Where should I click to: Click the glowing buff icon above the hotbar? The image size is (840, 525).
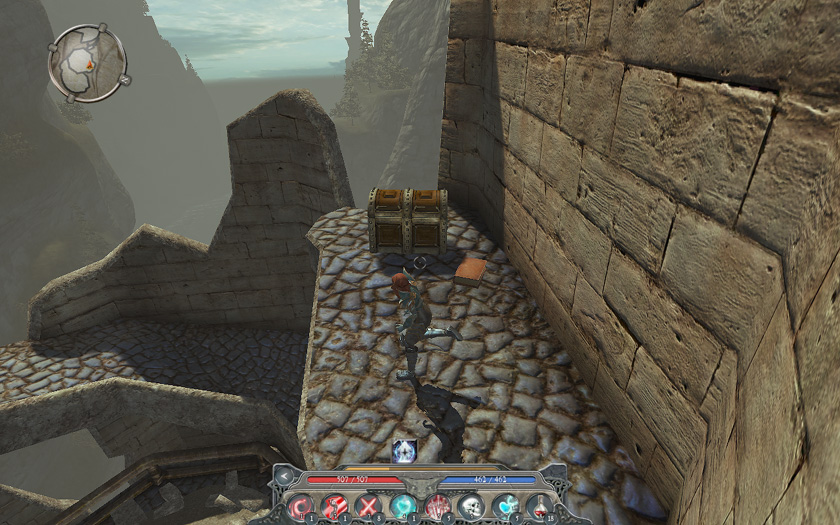pos(404,451)
